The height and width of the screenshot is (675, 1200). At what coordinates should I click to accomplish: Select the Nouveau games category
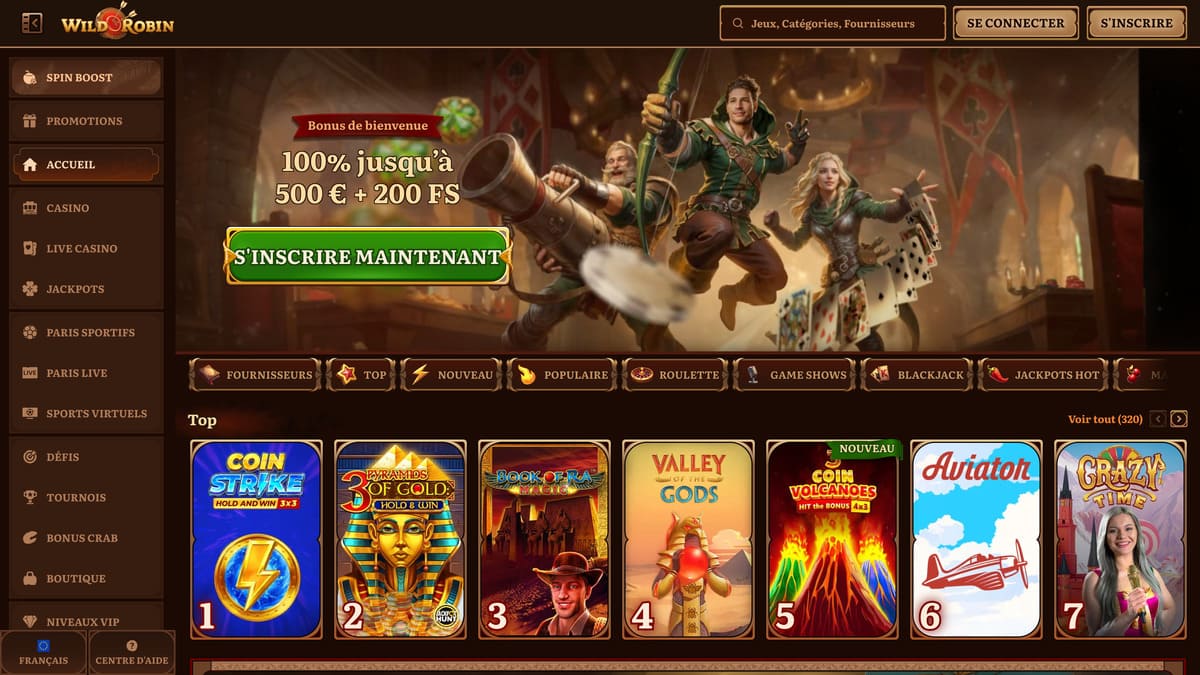click(x=452, y=375)
